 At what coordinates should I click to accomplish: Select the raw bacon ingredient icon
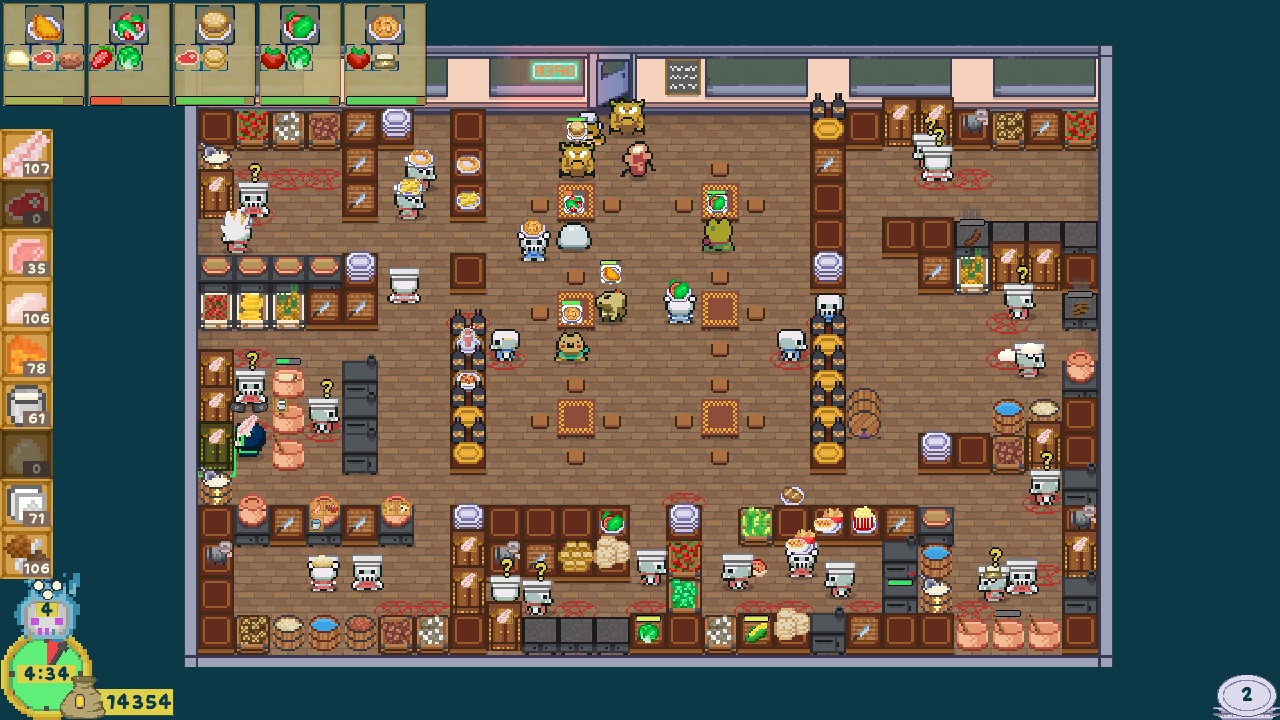click(x=27, y=155)
